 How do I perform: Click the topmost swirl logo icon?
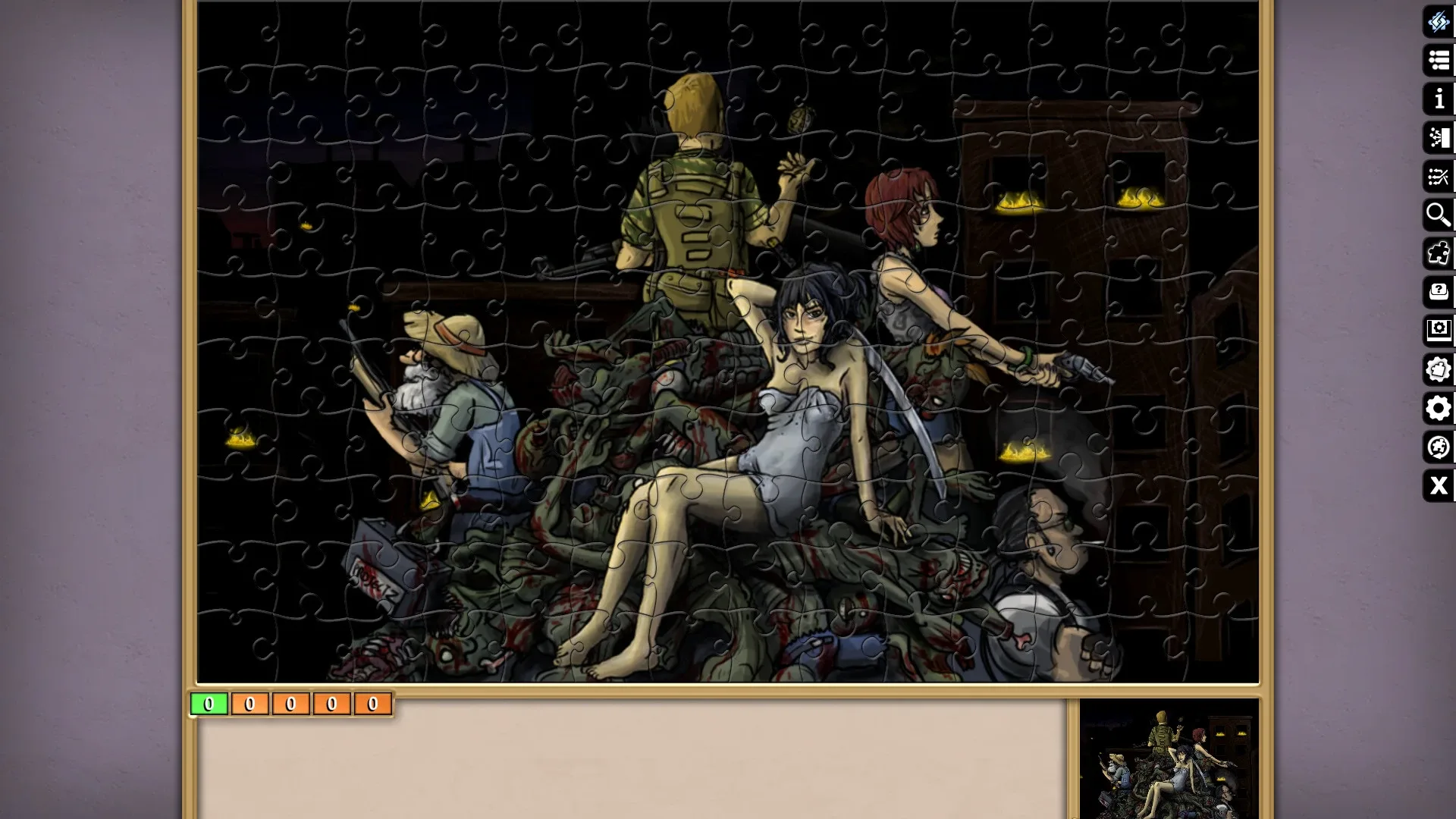click(1438, 22)
